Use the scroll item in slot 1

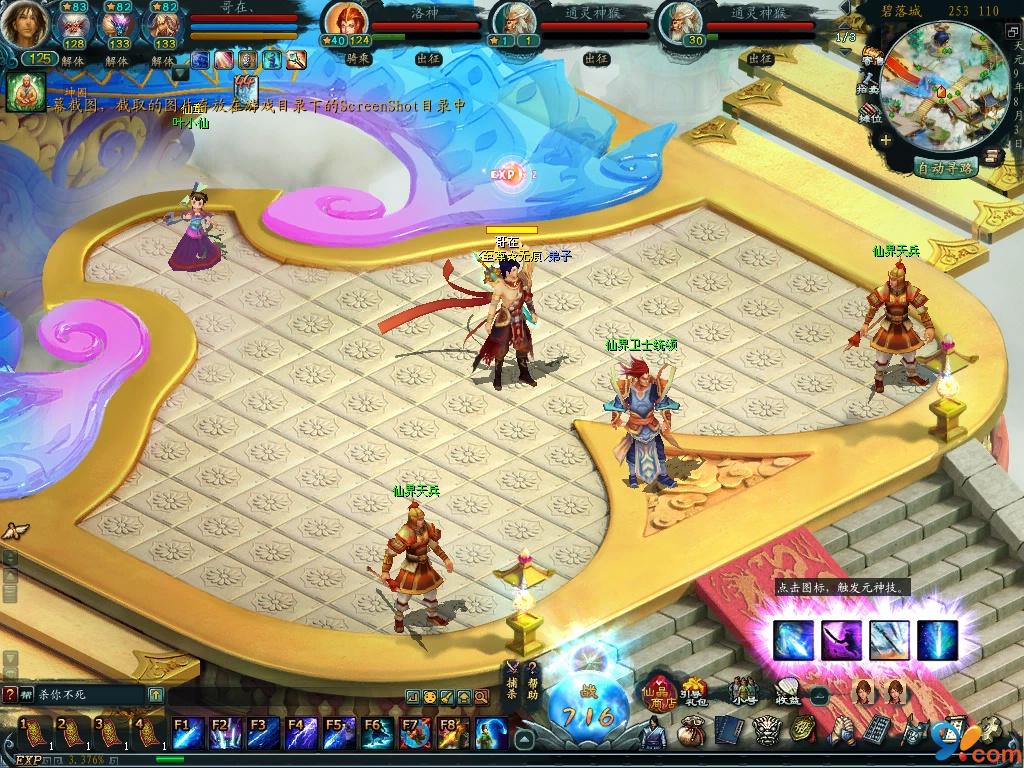(x=34, y=734)
